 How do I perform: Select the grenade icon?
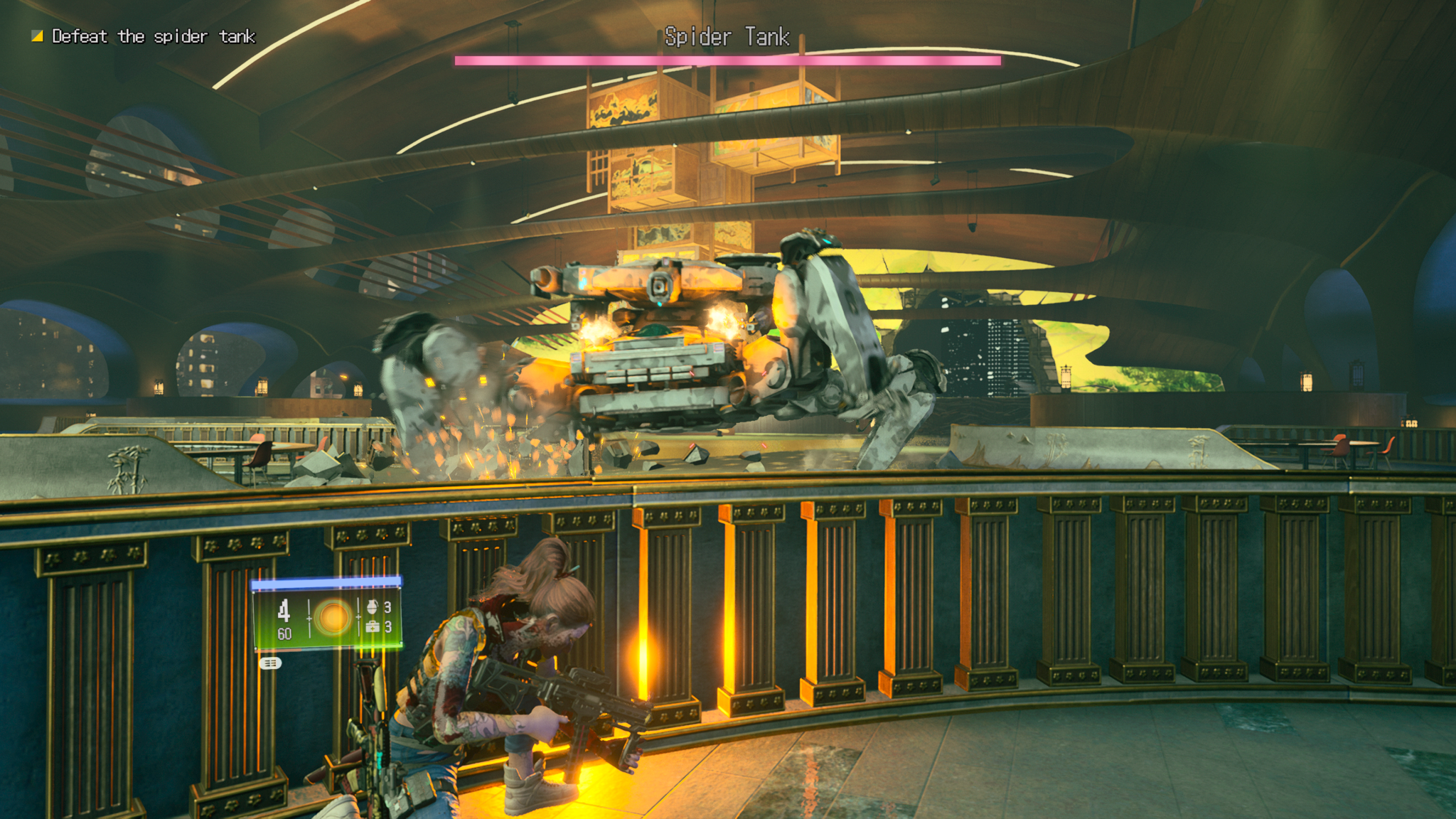(x=372, y=606)
